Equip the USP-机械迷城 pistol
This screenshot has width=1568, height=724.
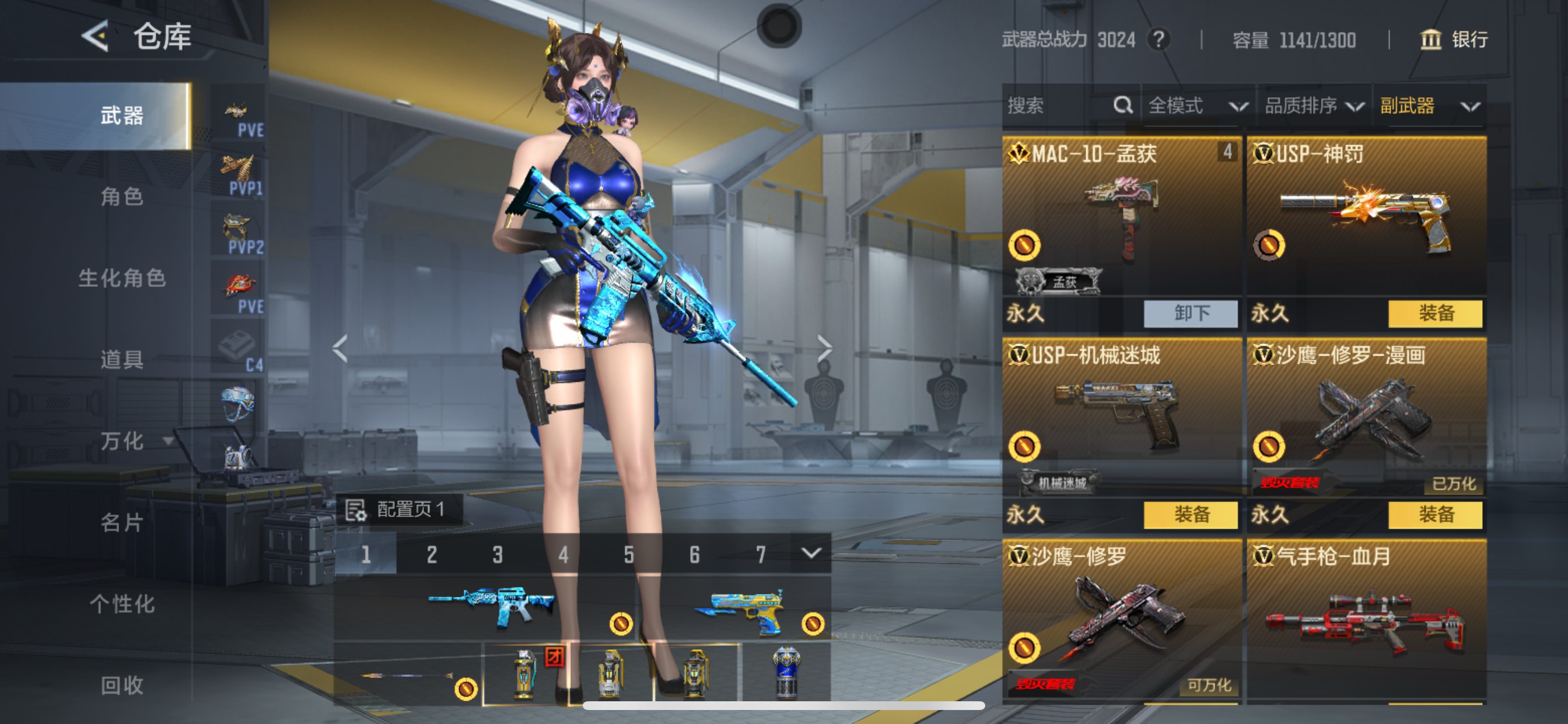(1191, 515)
